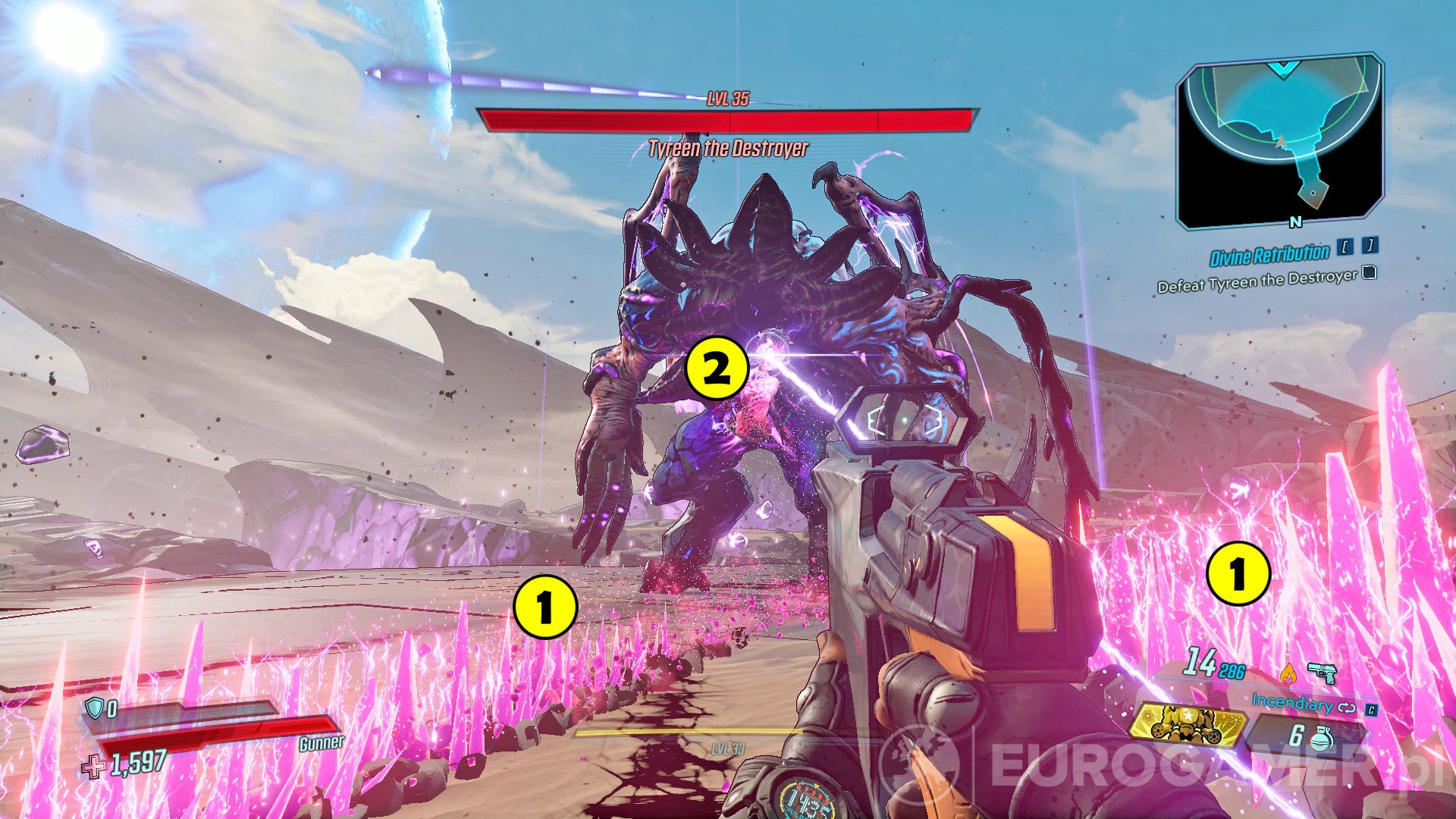The width and height of the screenshot is (1456, 819).
Task: Select the Divine Retribution mission title
Action: 1270,255
